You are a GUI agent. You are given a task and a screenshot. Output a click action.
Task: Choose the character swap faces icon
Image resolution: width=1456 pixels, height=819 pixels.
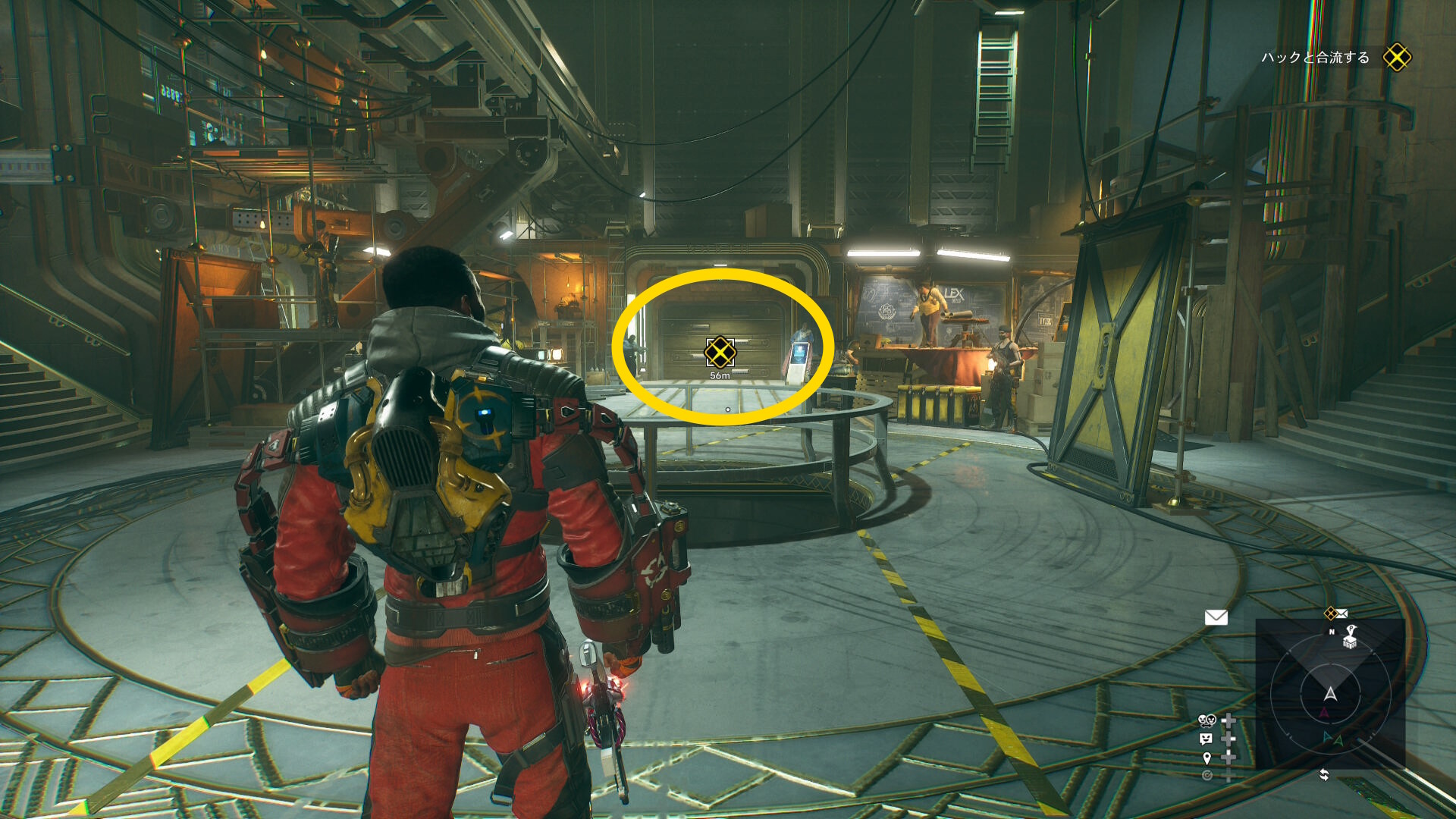[x=1207, y=720]
